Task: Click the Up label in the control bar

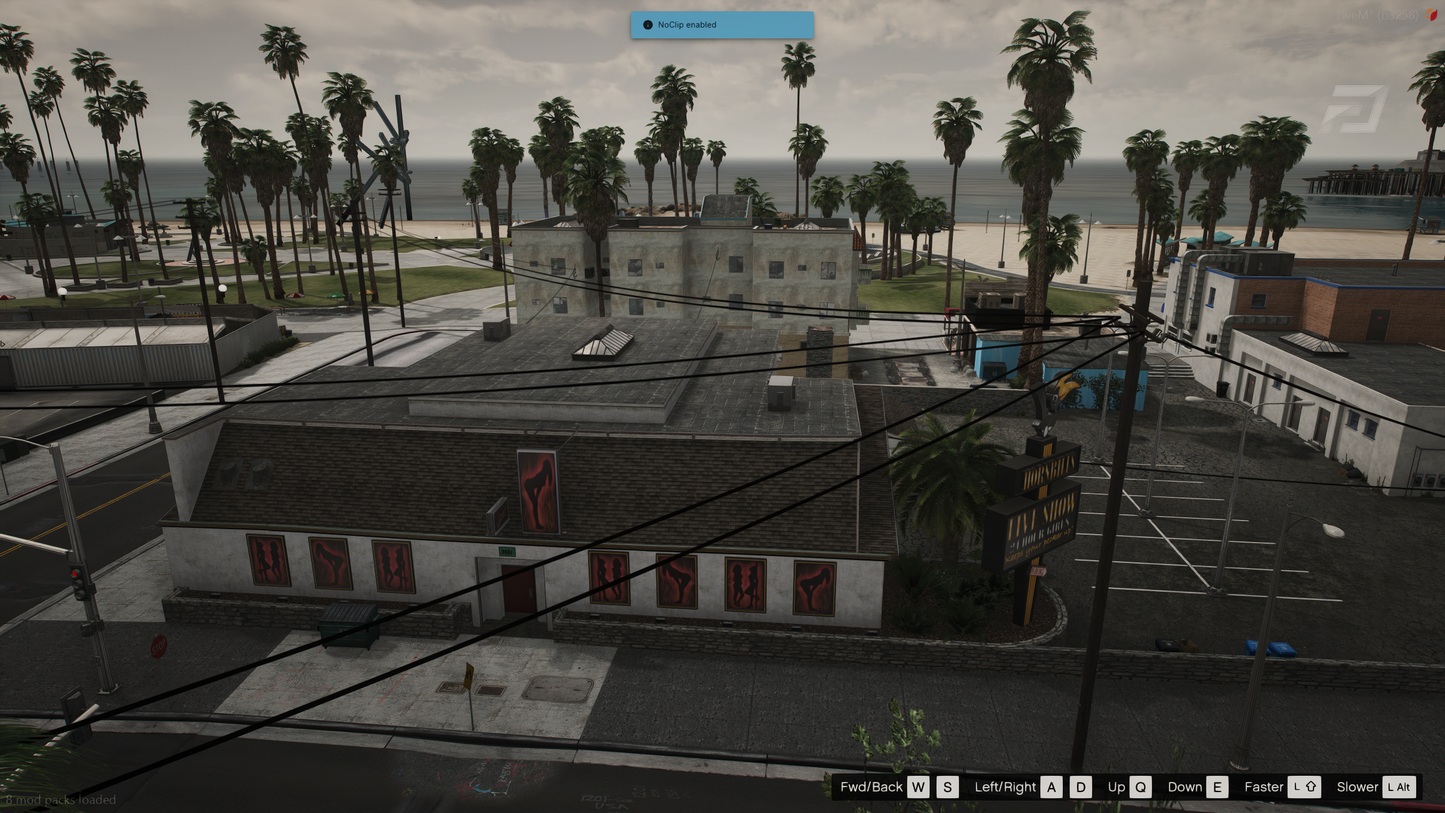Action: click(1115, 787)
